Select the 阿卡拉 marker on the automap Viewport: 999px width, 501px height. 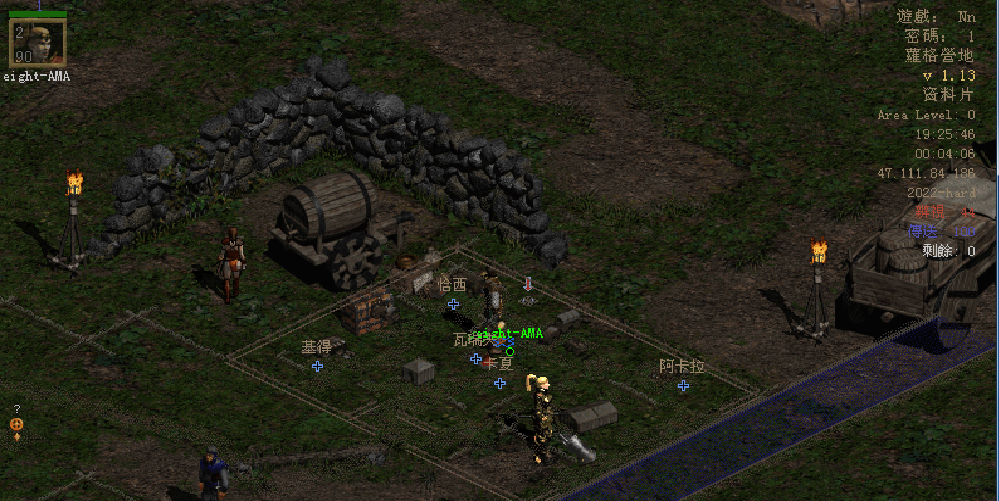coord(683,385)
